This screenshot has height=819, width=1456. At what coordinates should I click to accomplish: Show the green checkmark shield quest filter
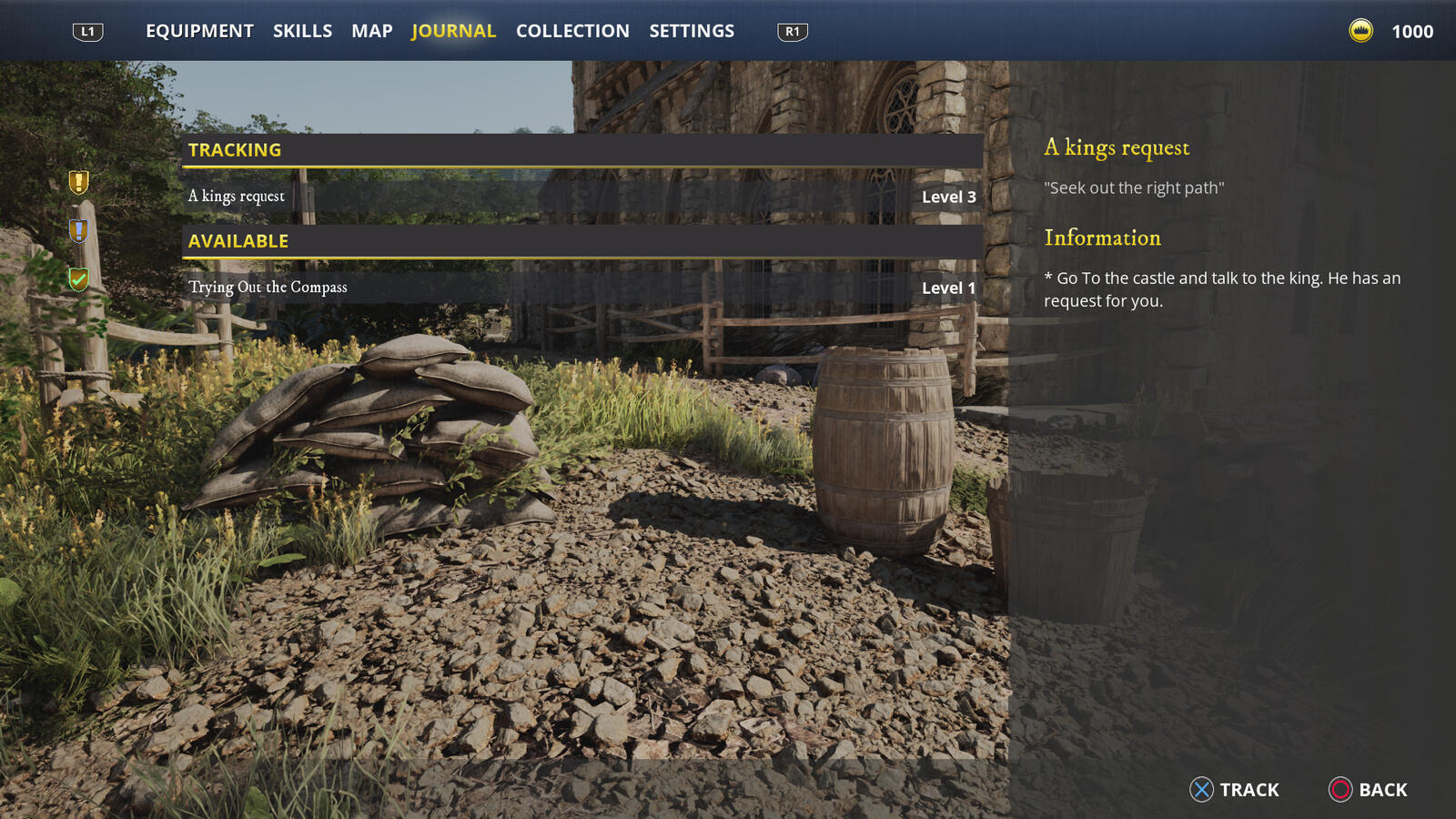[79, 278]
